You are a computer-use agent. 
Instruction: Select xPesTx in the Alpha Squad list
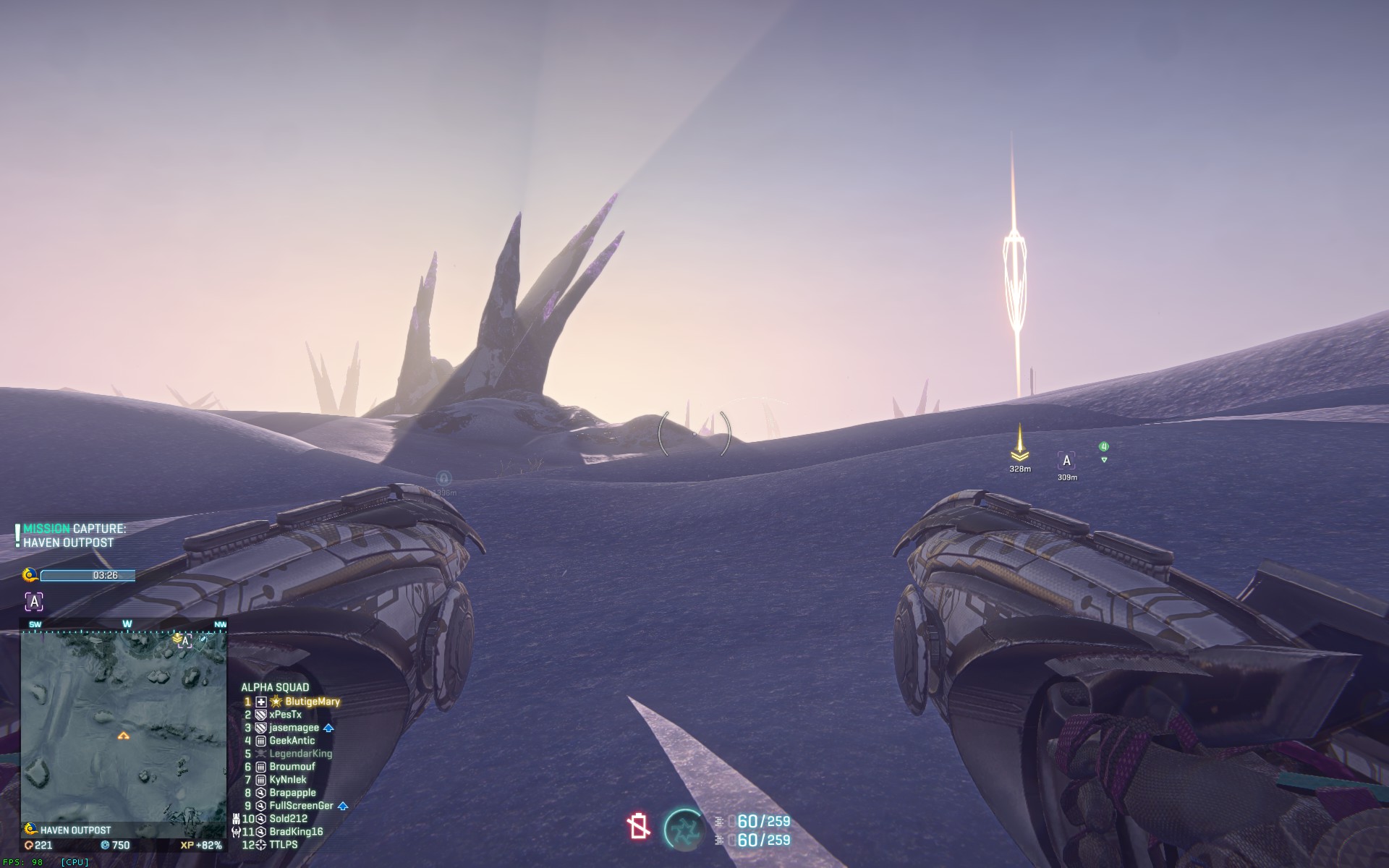pos(285,715)
